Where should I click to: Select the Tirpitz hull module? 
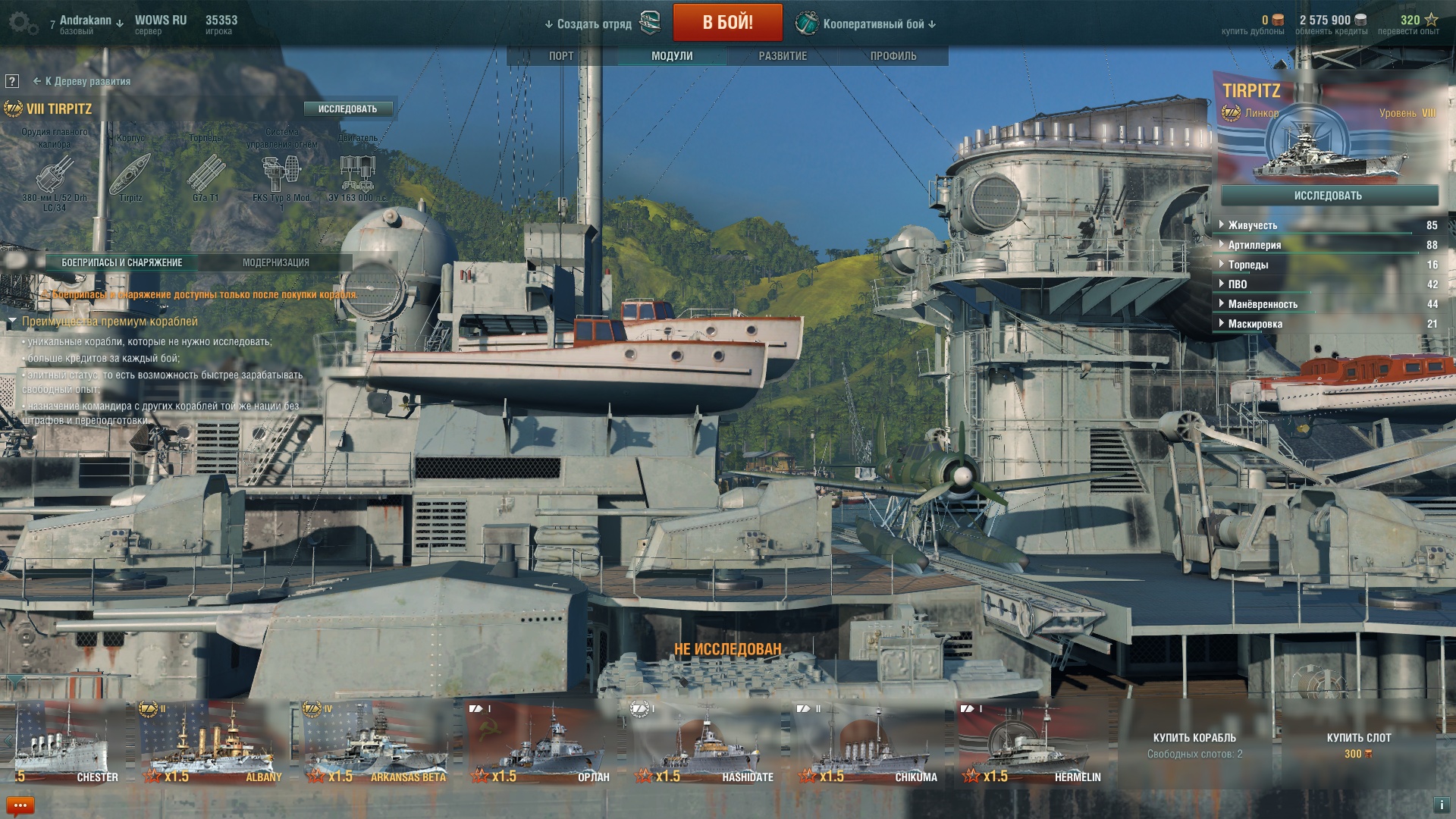pyautogui.click(x=130, y=174)
